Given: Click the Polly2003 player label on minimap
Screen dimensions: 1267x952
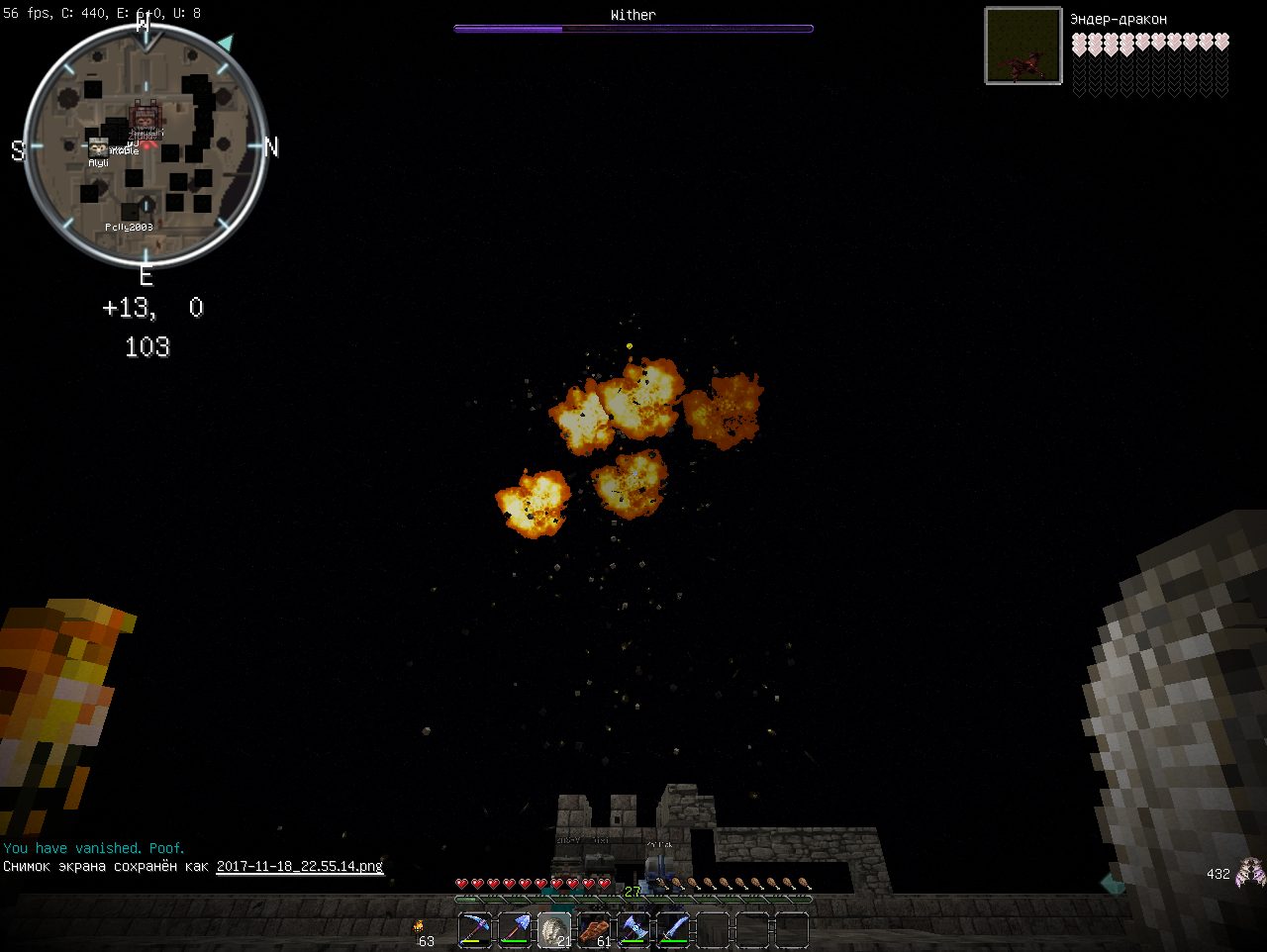Looking at the screenshot, I should (x=129, y=228).
